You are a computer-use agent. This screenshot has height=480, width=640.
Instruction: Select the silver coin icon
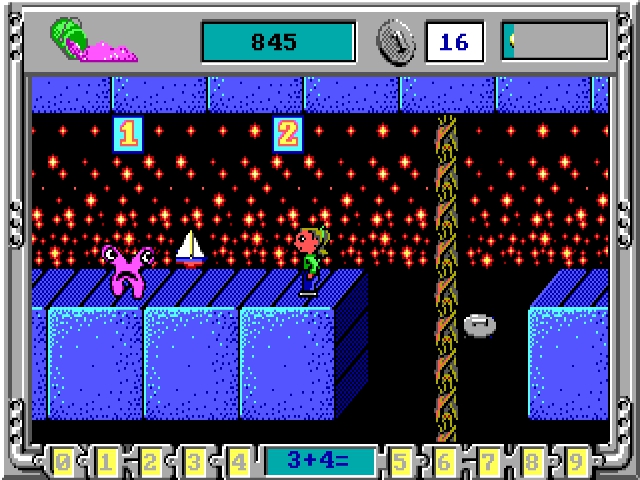coord(396,41)
